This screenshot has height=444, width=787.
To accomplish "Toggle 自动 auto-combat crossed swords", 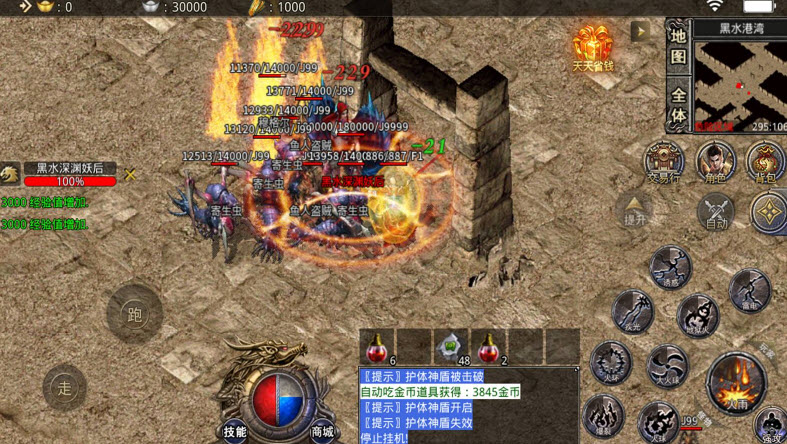I will pyautogui.click(x=716, y=212).
